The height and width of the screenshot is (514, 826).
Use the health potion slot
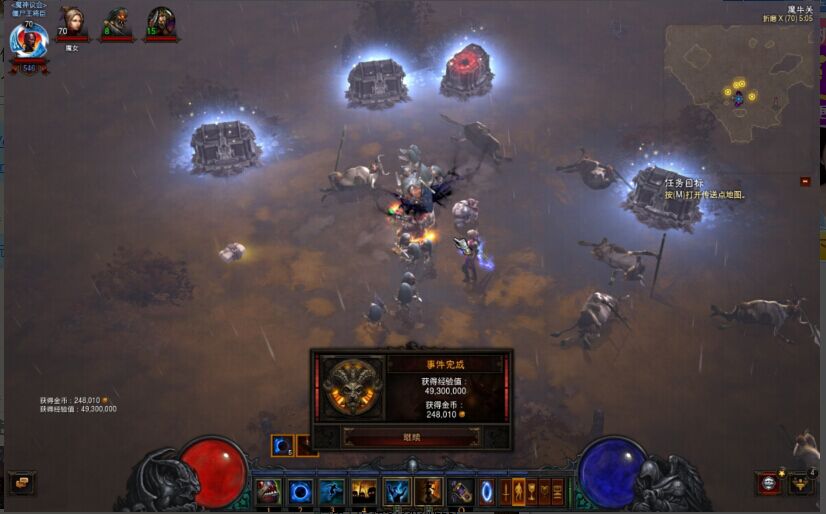[x=460, y=491]
